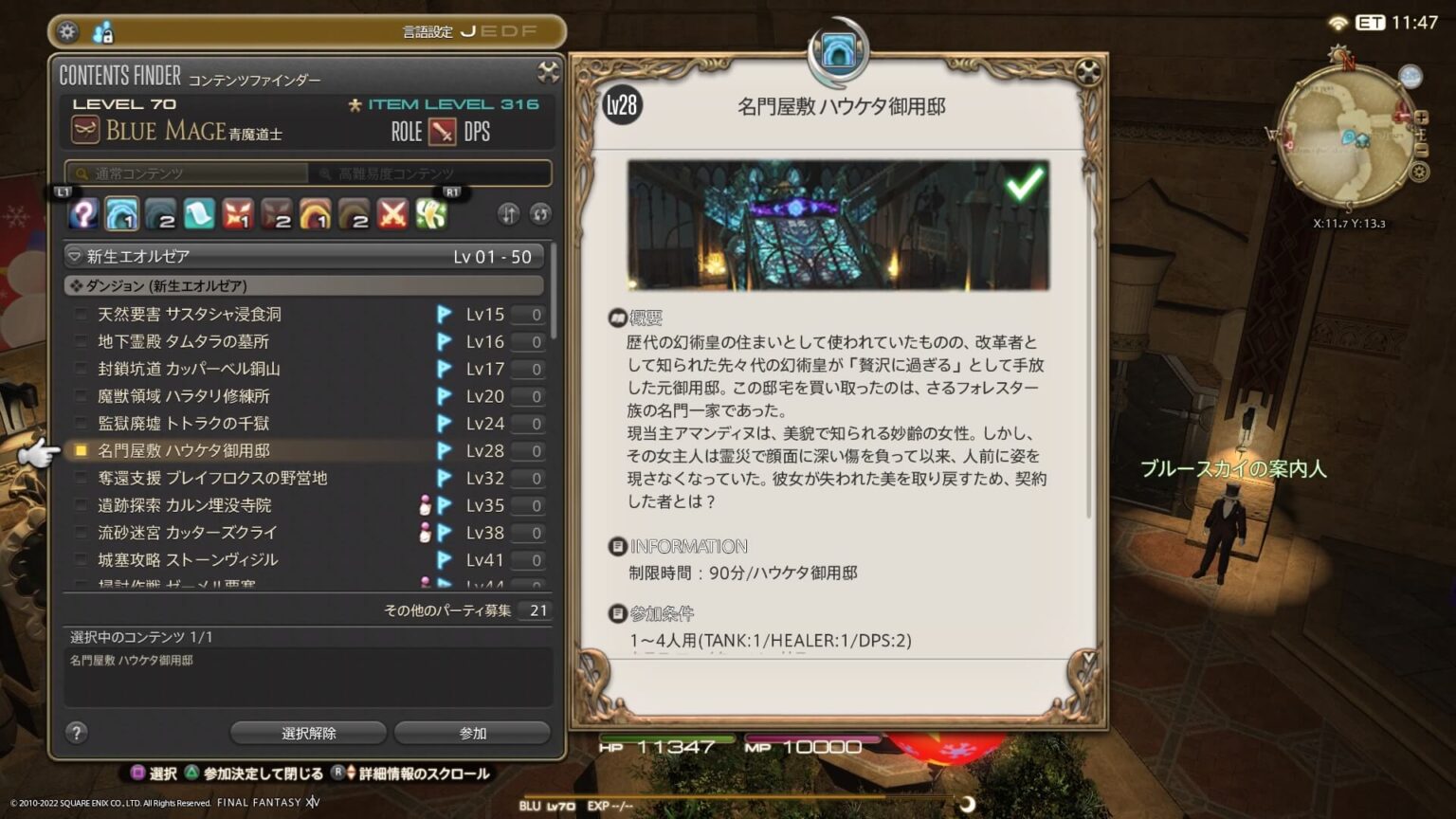Open the Raids 1 category icon
The image size is (1456, 819).
pos(316,214)
